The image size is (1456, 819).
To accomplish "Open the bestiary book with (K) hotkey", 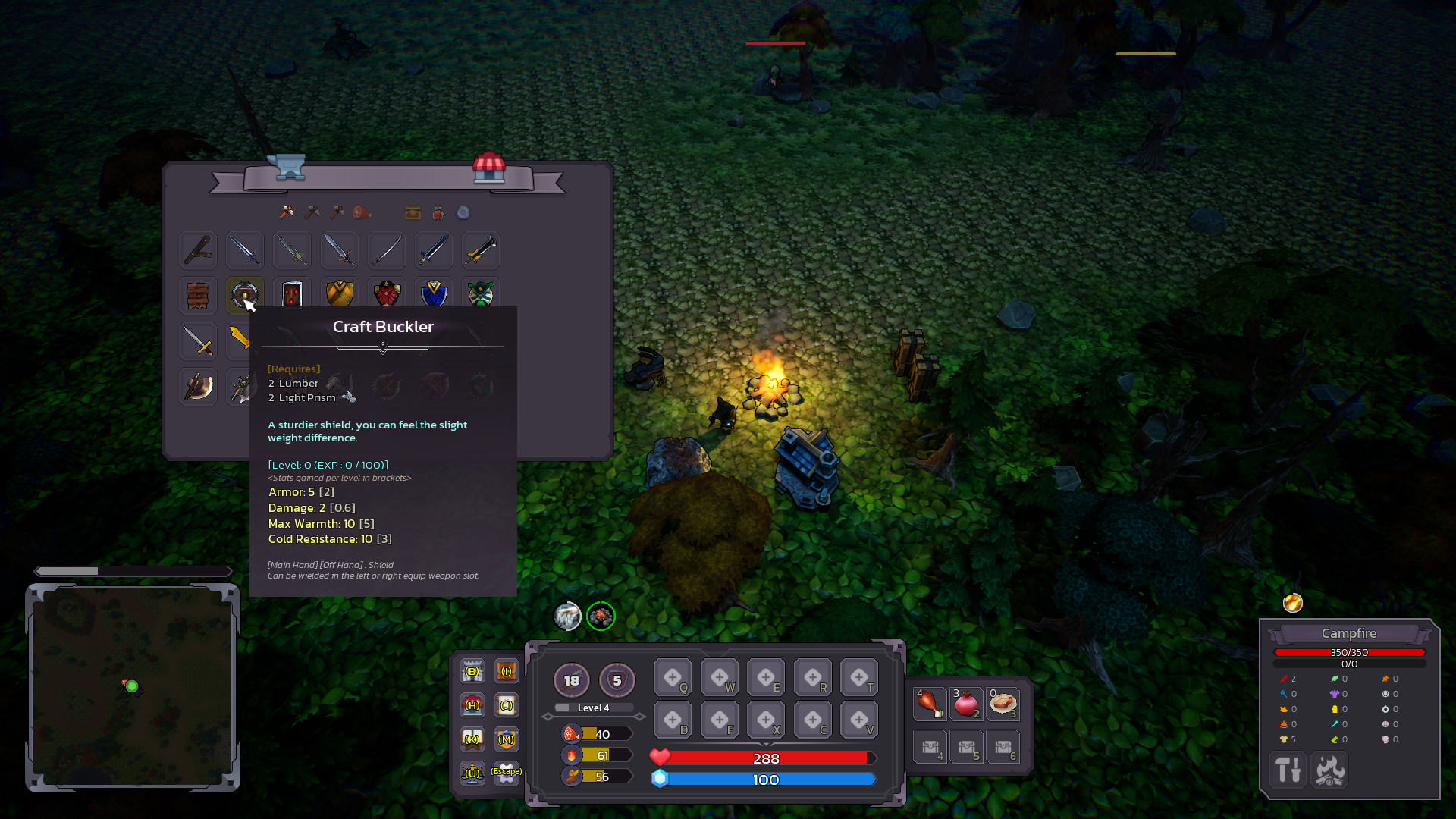I will (x=472, y=737).
